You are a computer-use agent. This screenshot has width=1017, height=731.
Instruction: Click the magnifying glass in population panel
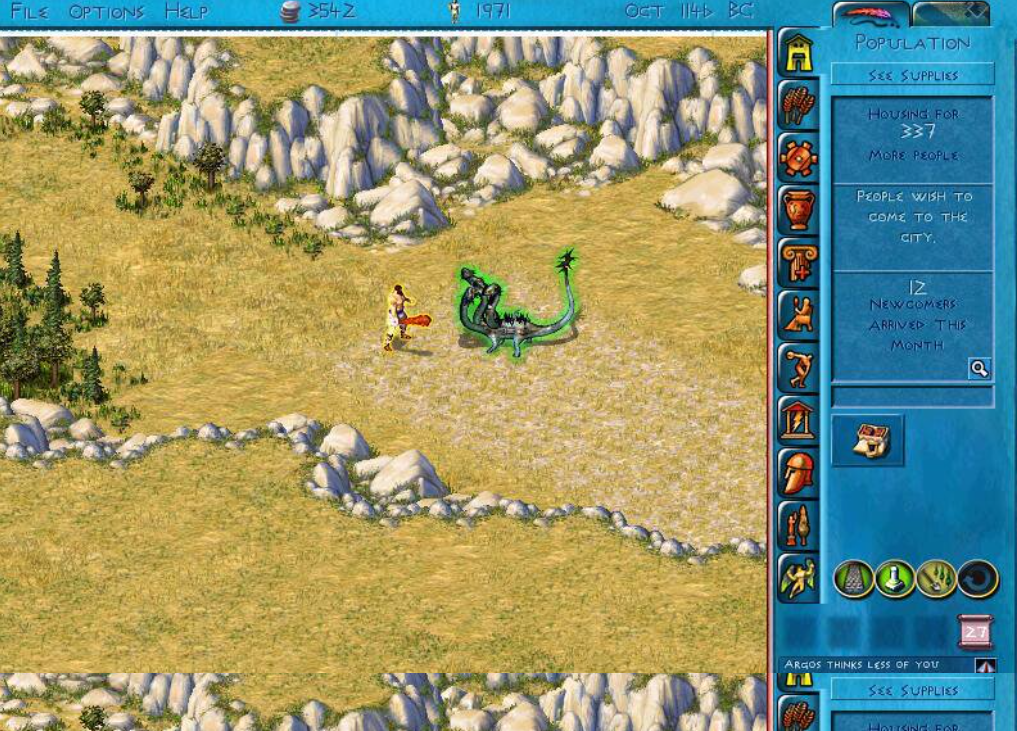(979, 369)
